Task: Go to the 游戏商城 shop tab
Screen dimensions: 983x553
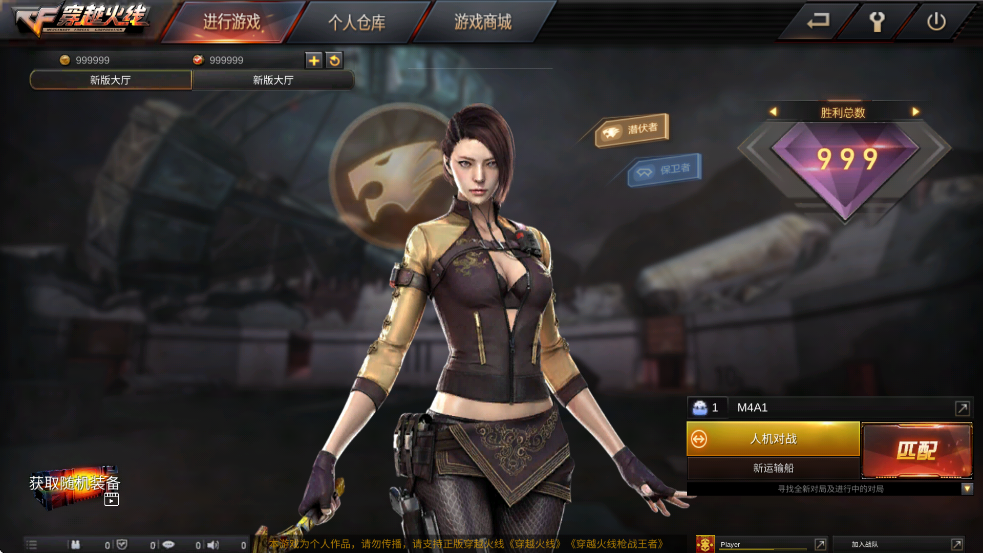Action: [x=482, y=22]
